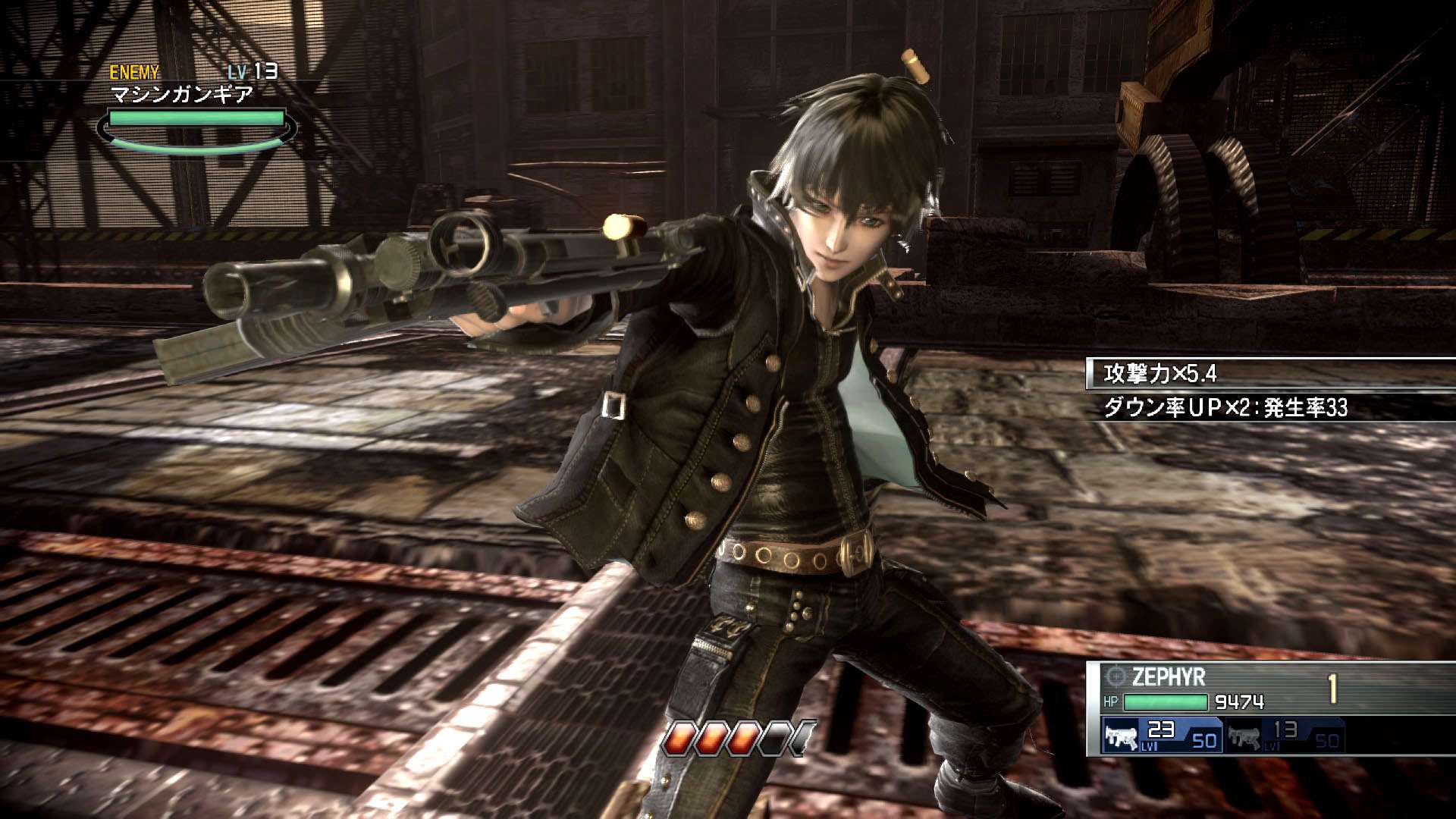The image size is (1456, 819).
Task: Click the crosshair icon beside Zephyr's name
Action: tap(1116, 676)
